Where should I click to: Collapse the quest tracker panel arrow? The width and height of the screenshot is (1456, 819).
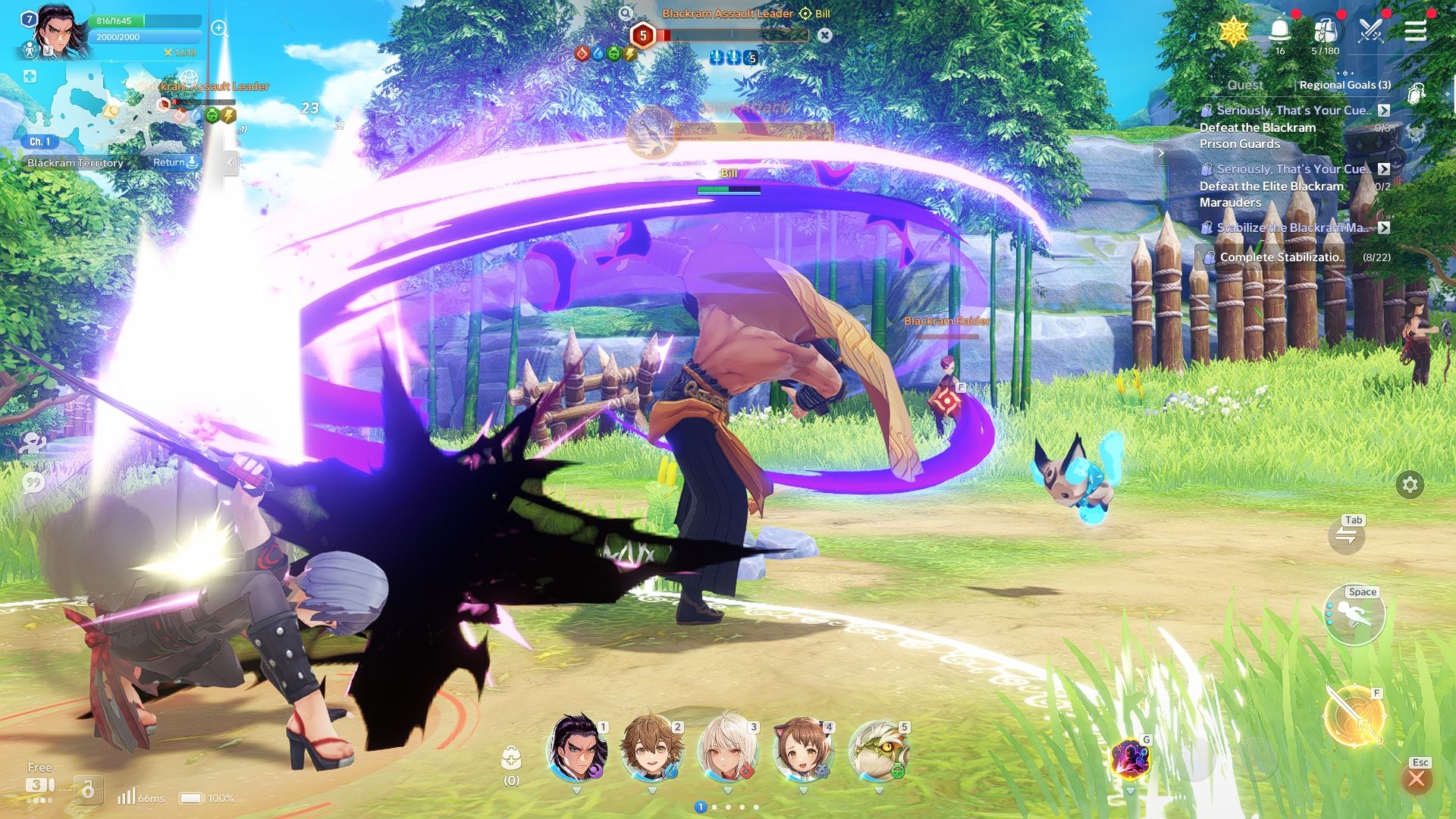coord(1161,153)
